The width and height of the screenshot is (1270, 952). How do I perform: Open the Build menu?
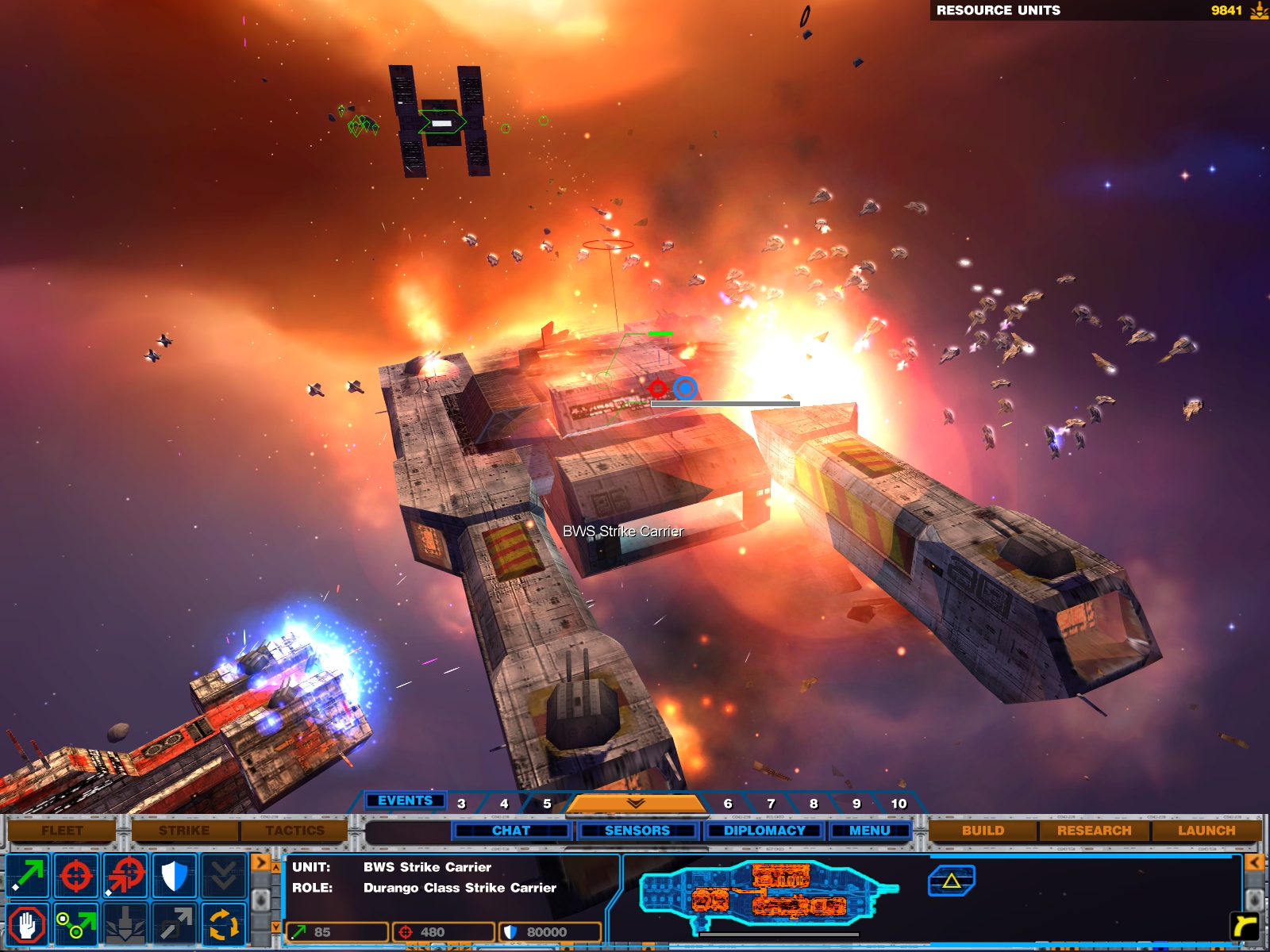[x=983, y=831]
